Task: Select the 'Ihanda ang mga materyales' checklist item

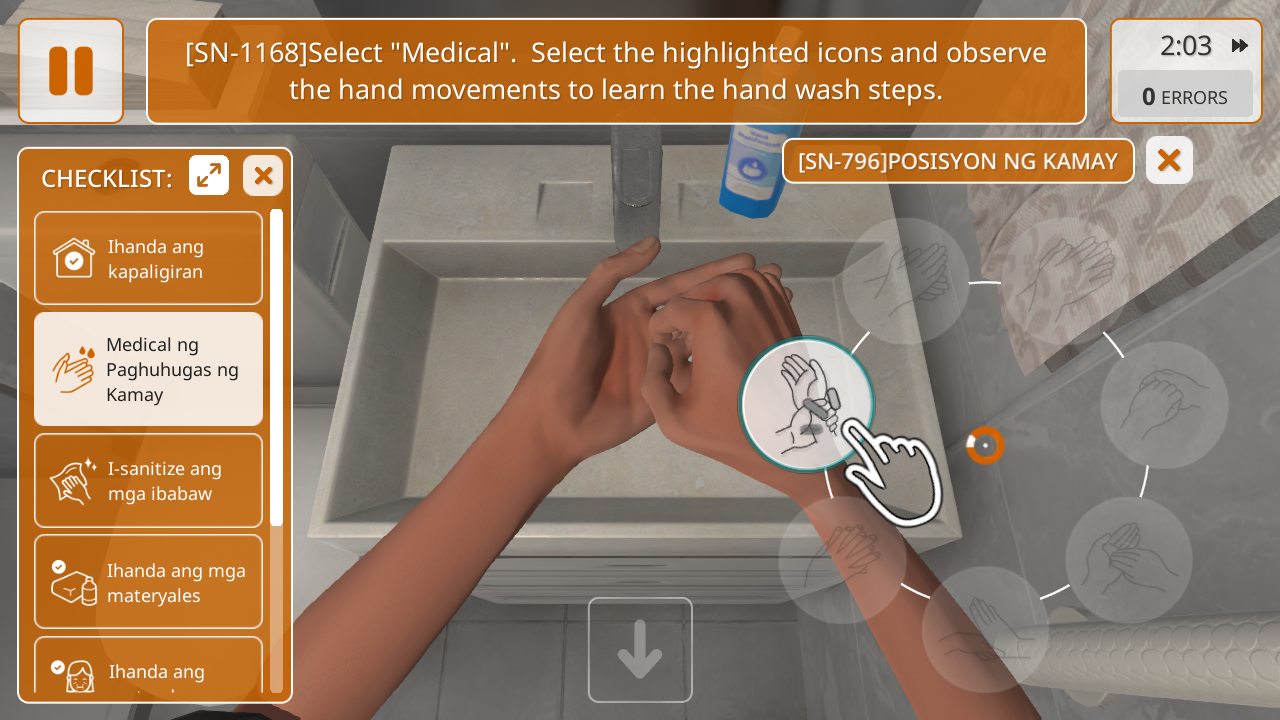Action: pyautogui.click(x=148, y=582)
